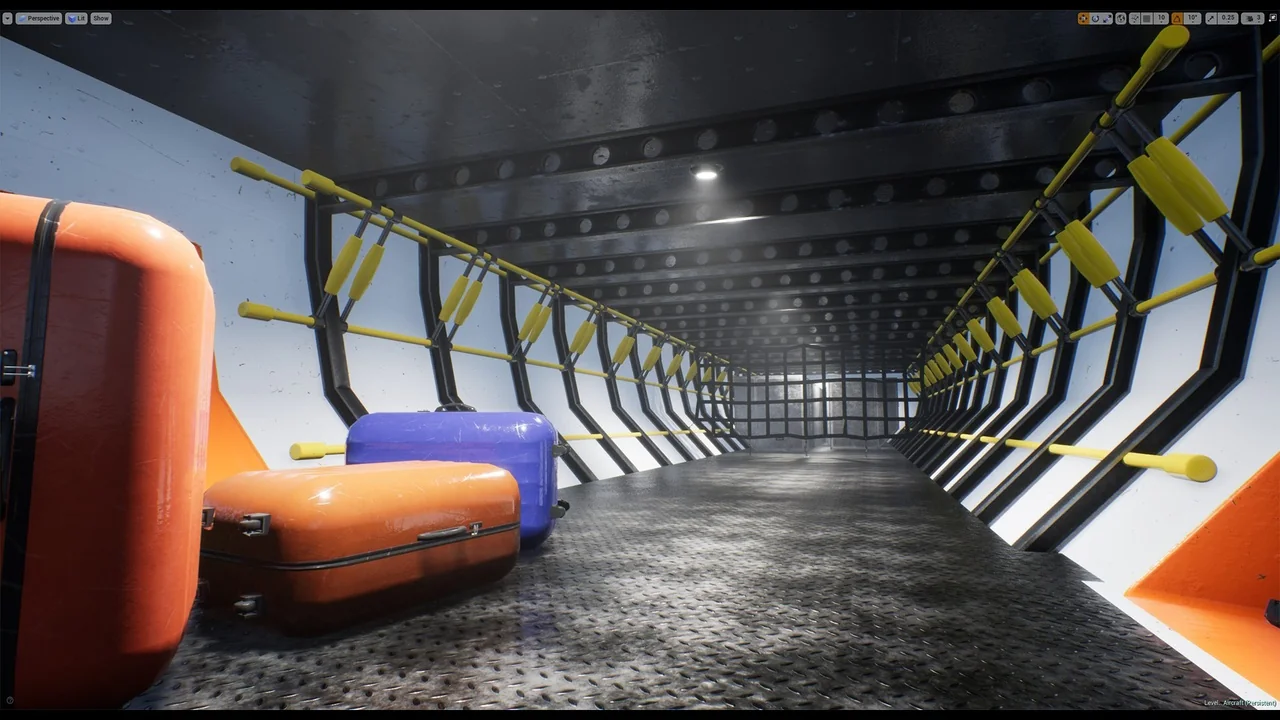Open the Perspective view mode menu

[39, 18]
